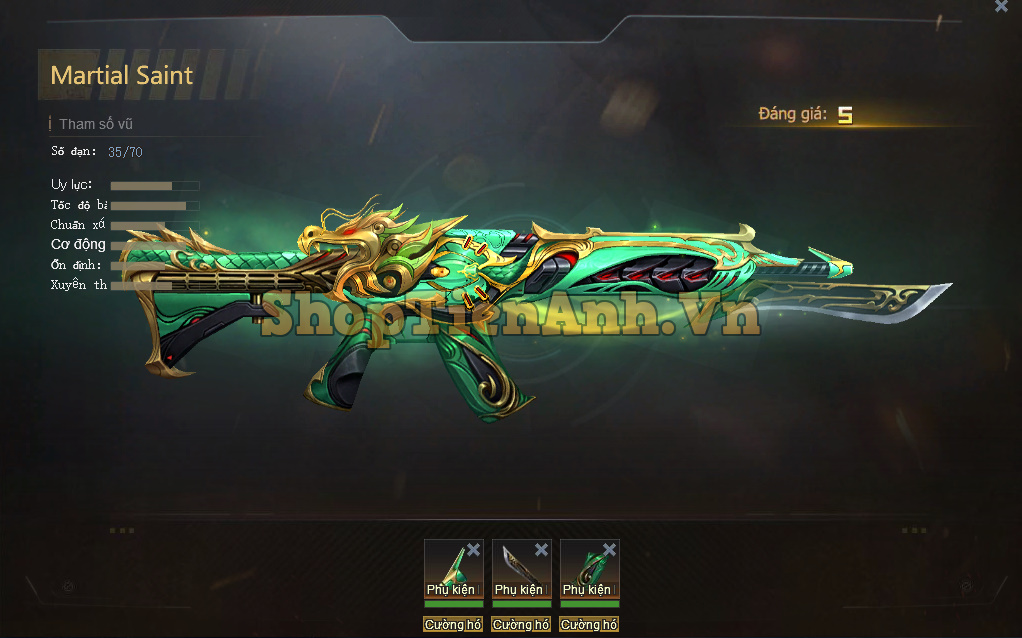This screenshot has width=1022, height=638.
Task: Select the green-gold spike accessory slot
Action: click(449, 567)
